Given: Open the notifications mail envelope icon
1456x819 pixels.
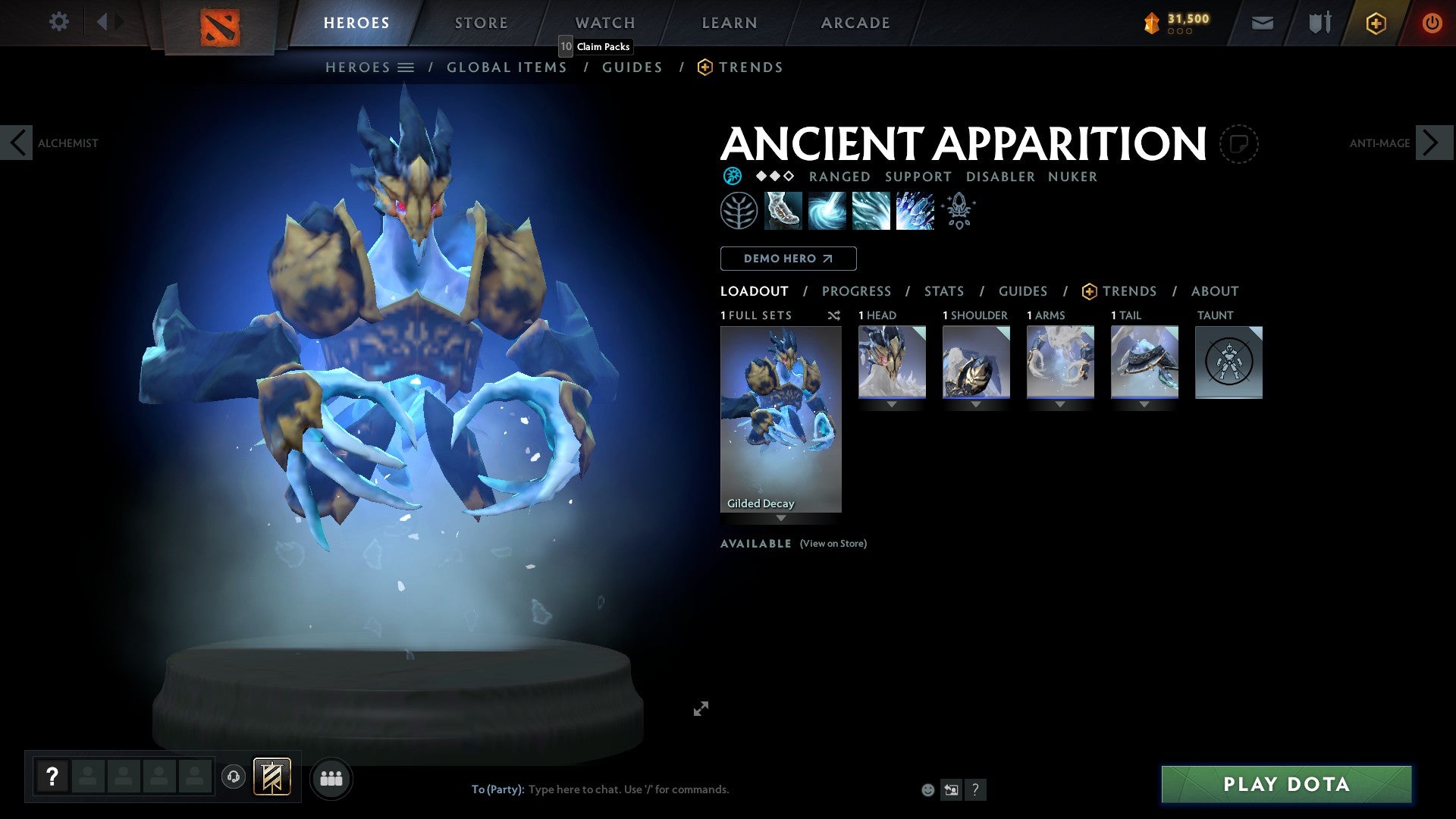Looking at the screenshot, I should (x=1263, y=23).
